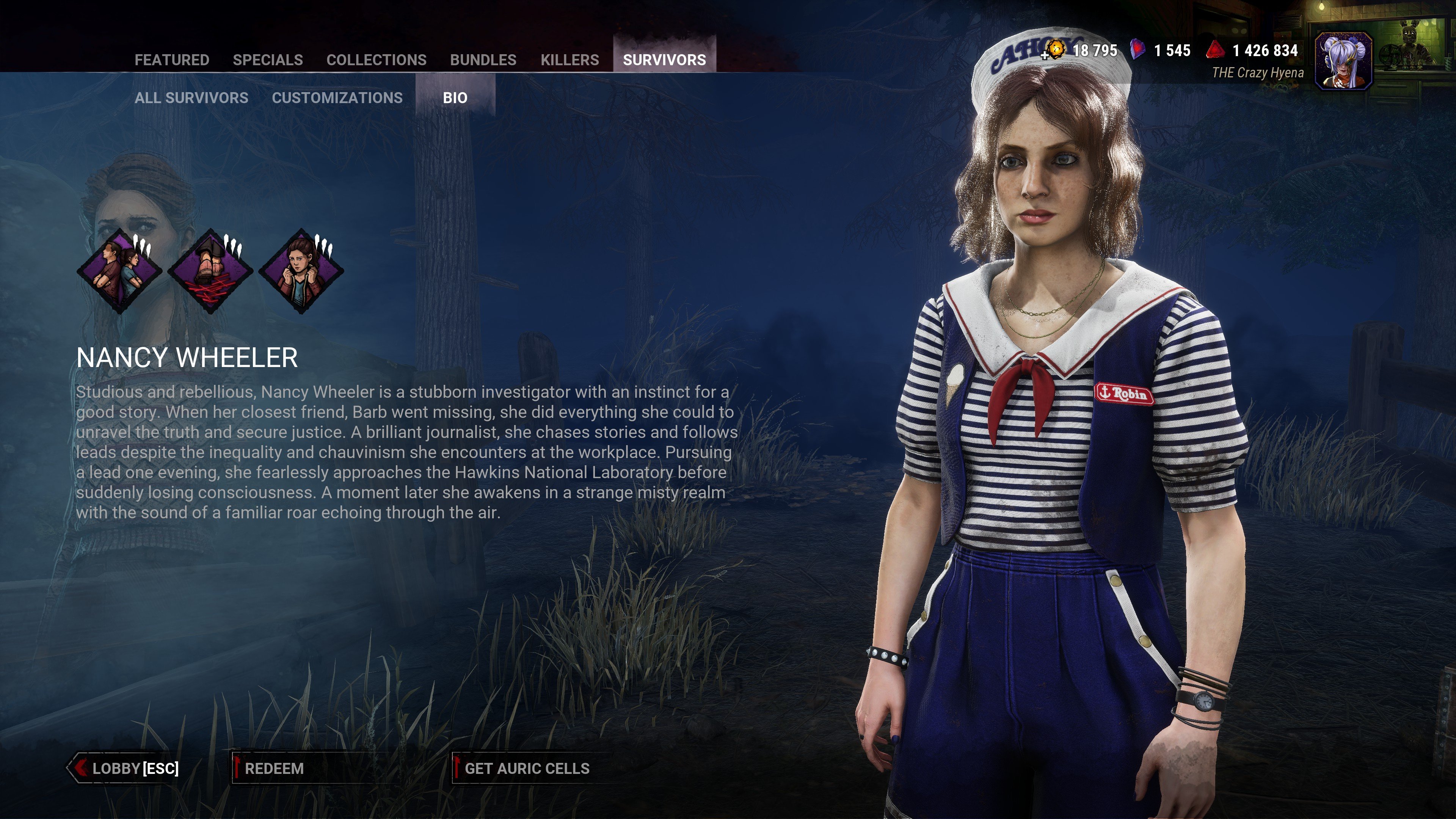
Task: Switch to the Killers tab
Action: click(569, 60)
